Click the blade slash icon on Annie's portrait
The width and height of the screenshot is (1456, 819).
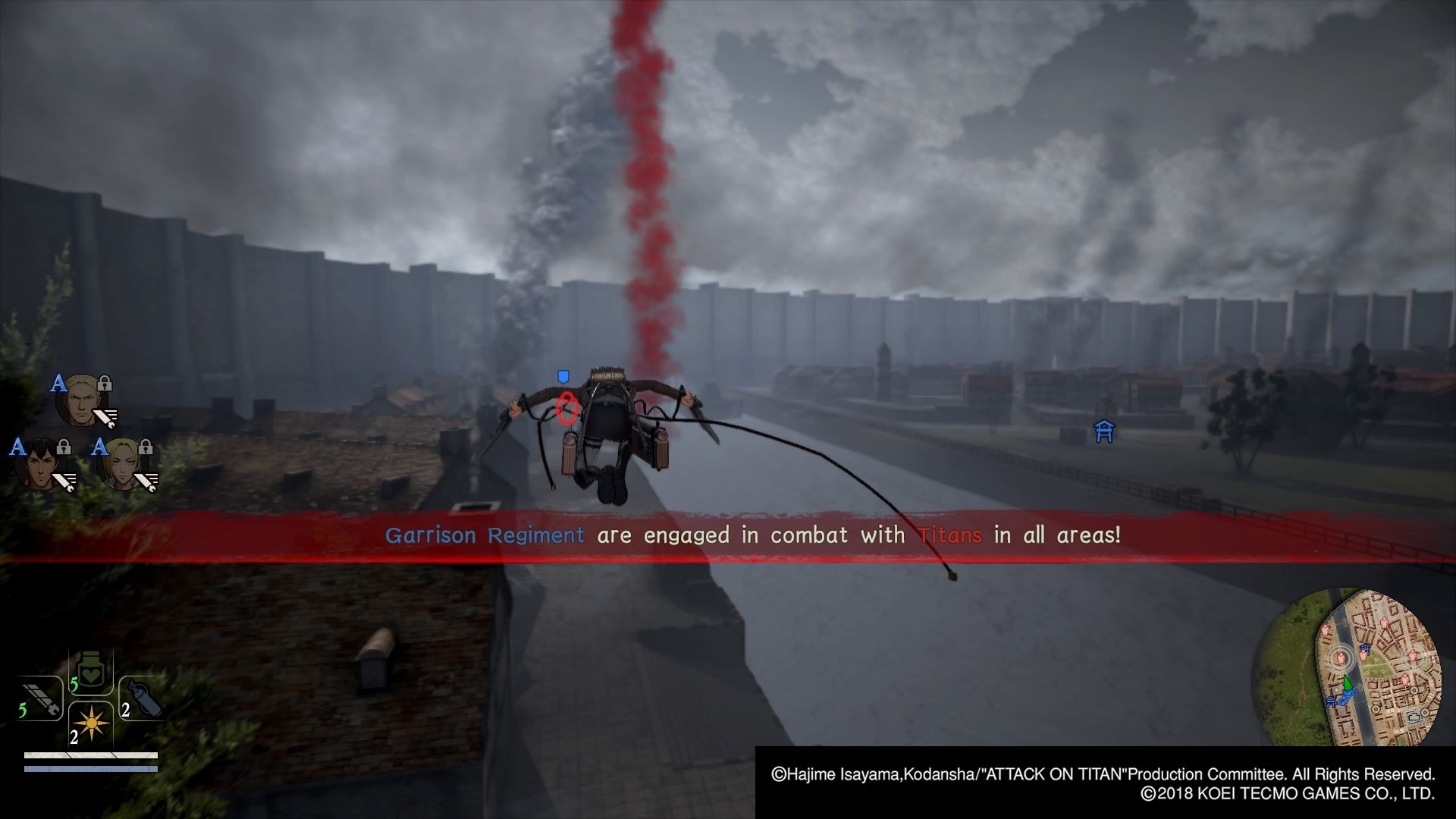click(145, 482)
